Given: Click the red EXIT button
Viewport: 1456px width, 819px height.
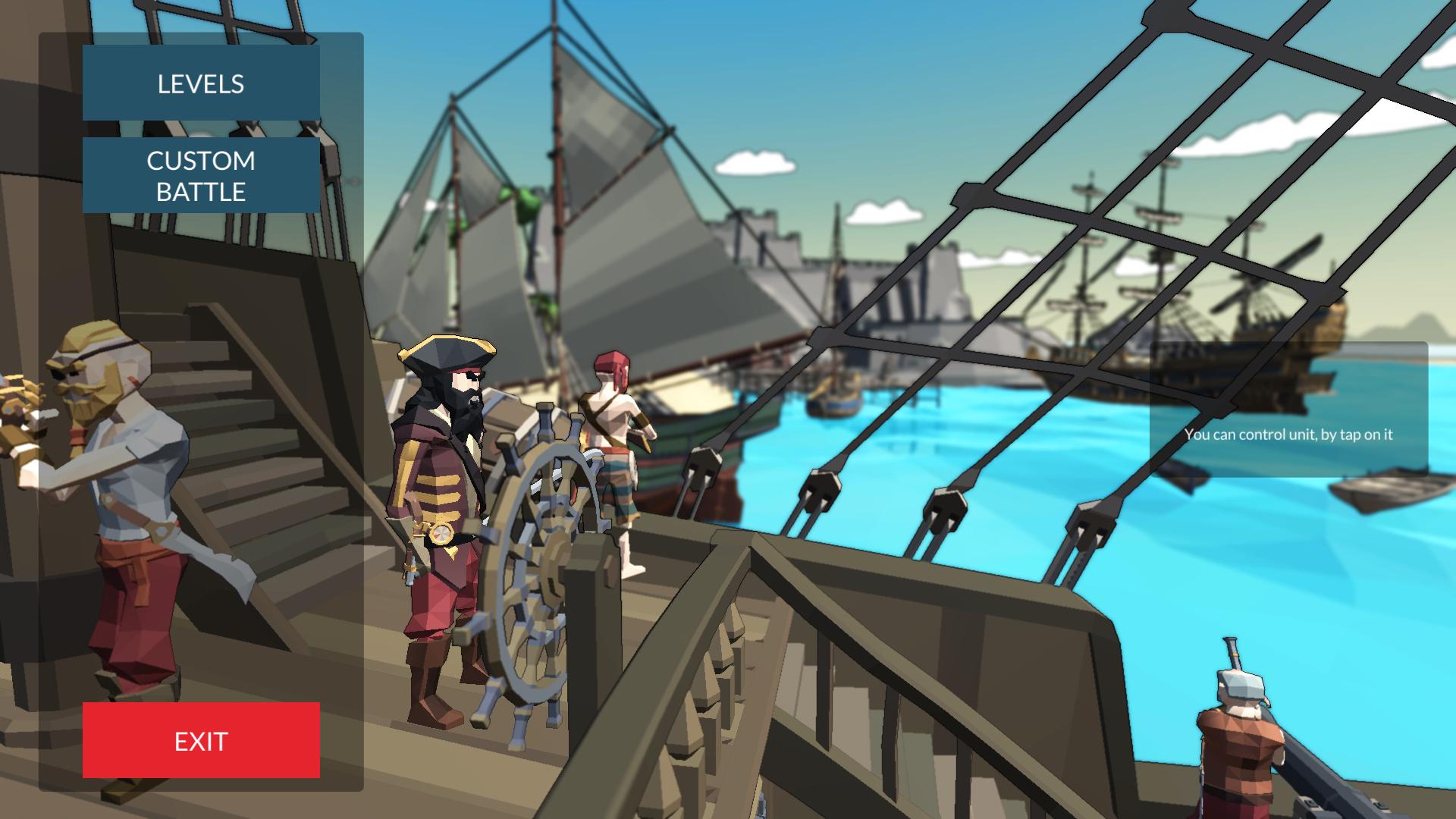Looking at the screenshot, I should [x=200, y=740].
